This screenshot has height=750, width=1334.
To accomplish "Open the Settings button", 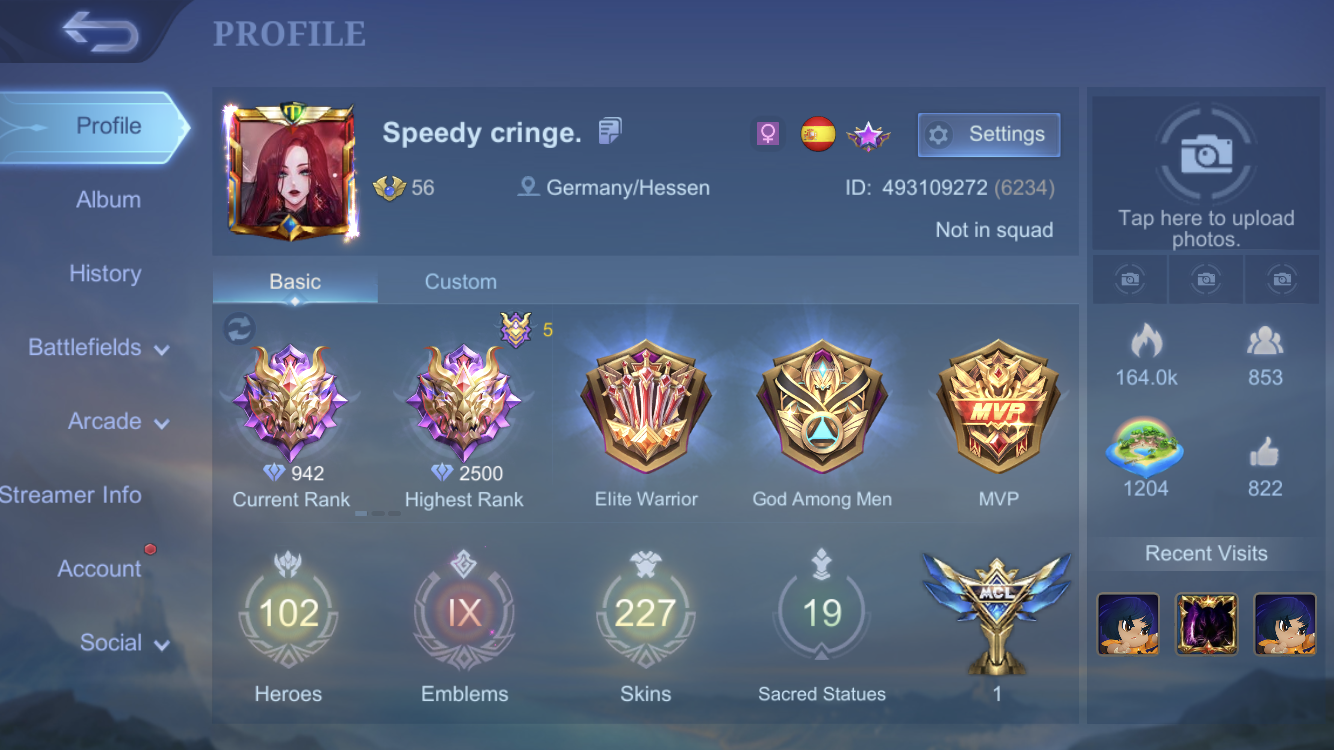I will coord(988,134).
